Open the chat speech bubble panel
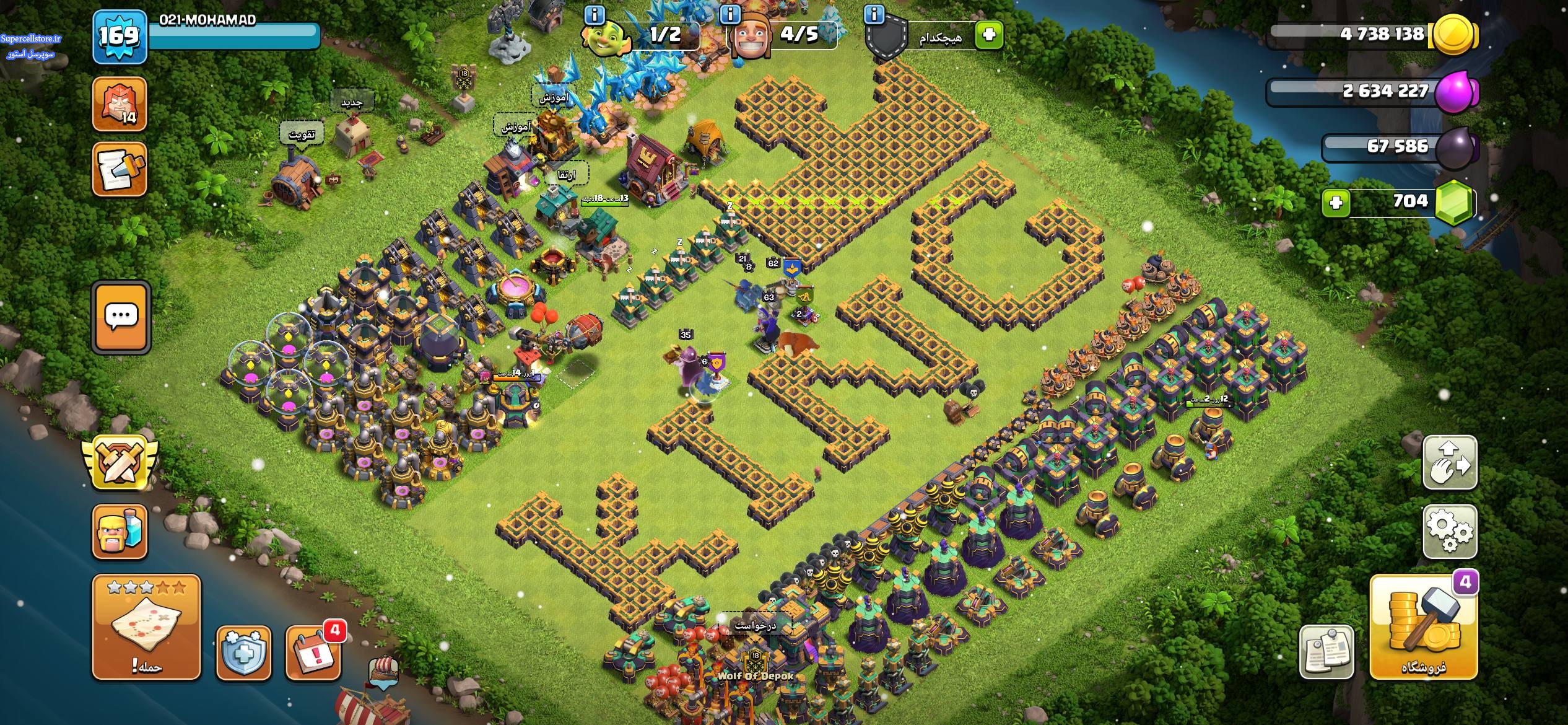 tap(121, 317)
